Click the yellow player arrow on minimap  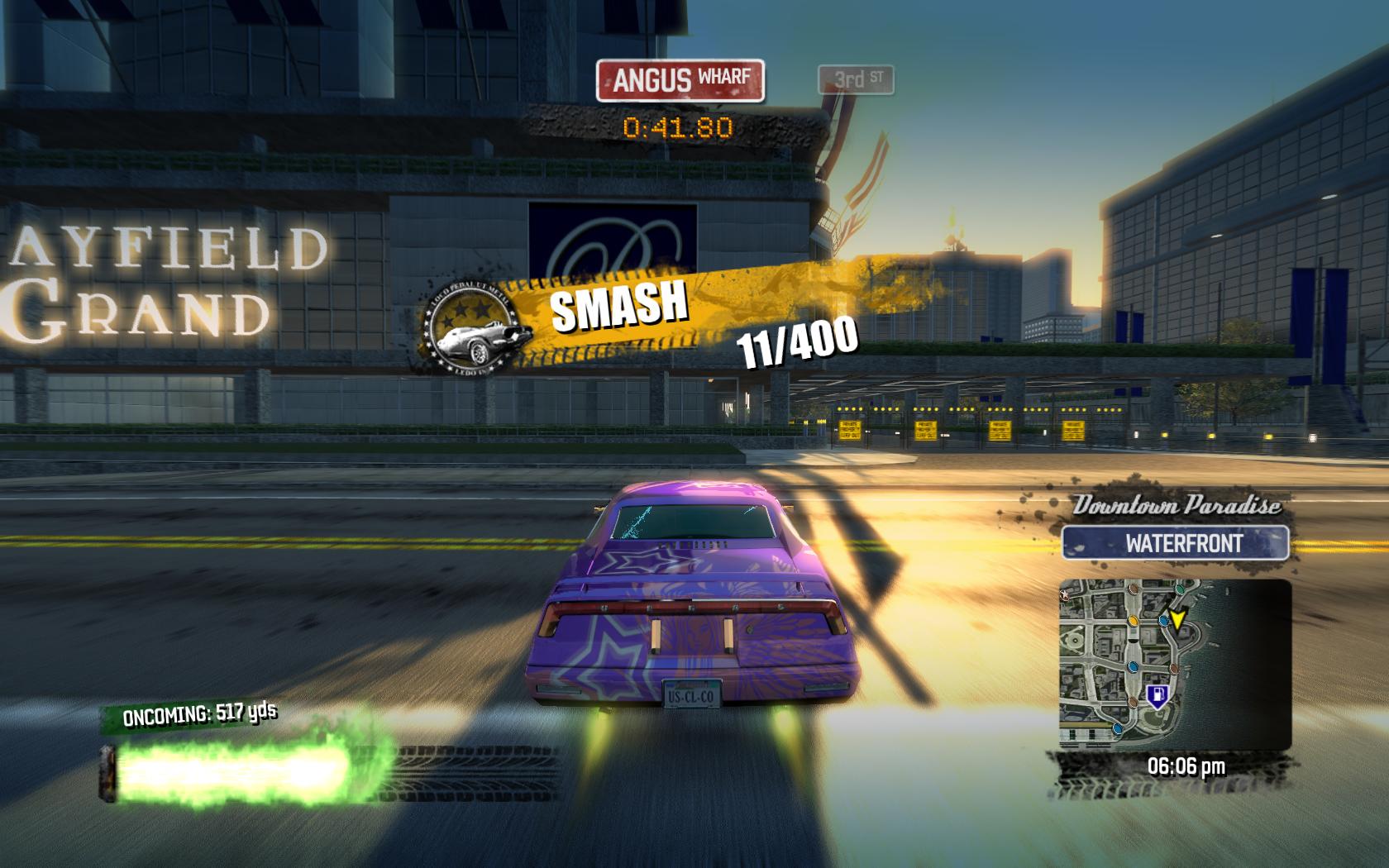click(1177, 617)
